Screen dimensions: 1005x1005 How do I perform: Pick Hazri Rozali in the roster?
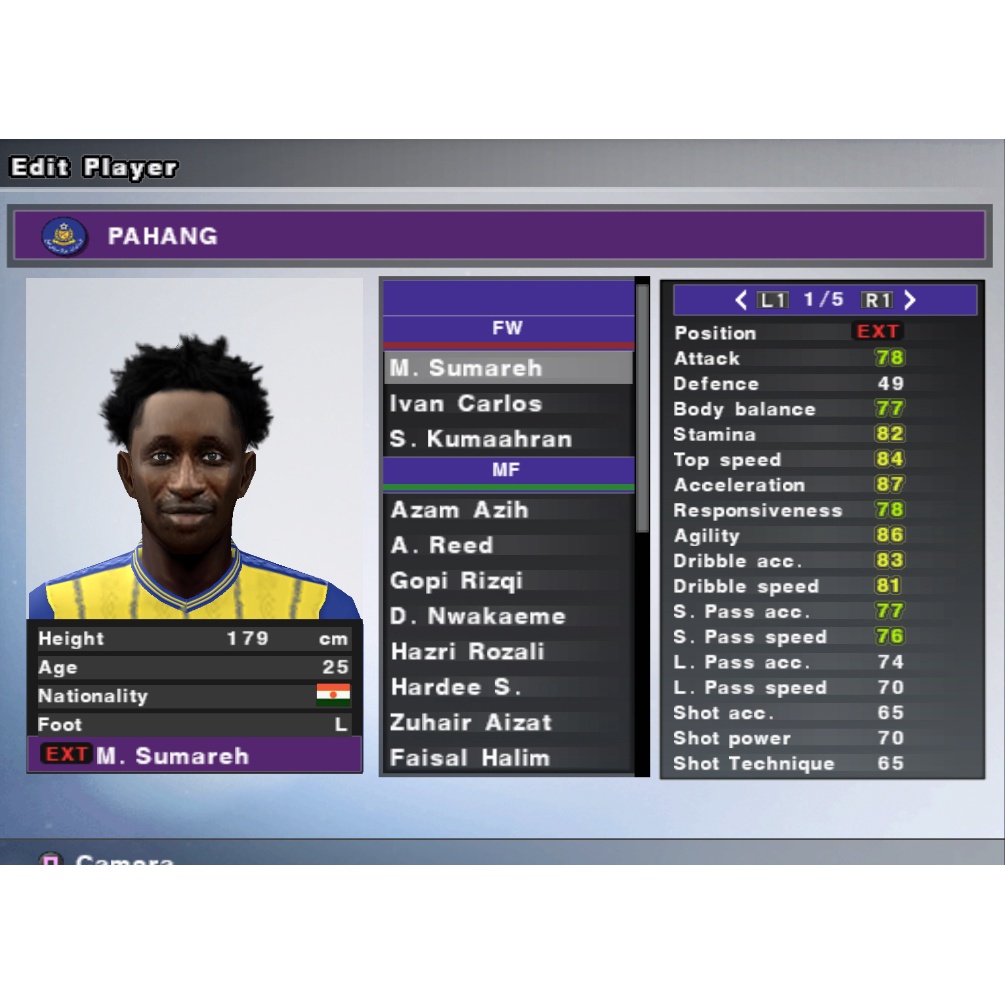(507, 652)
